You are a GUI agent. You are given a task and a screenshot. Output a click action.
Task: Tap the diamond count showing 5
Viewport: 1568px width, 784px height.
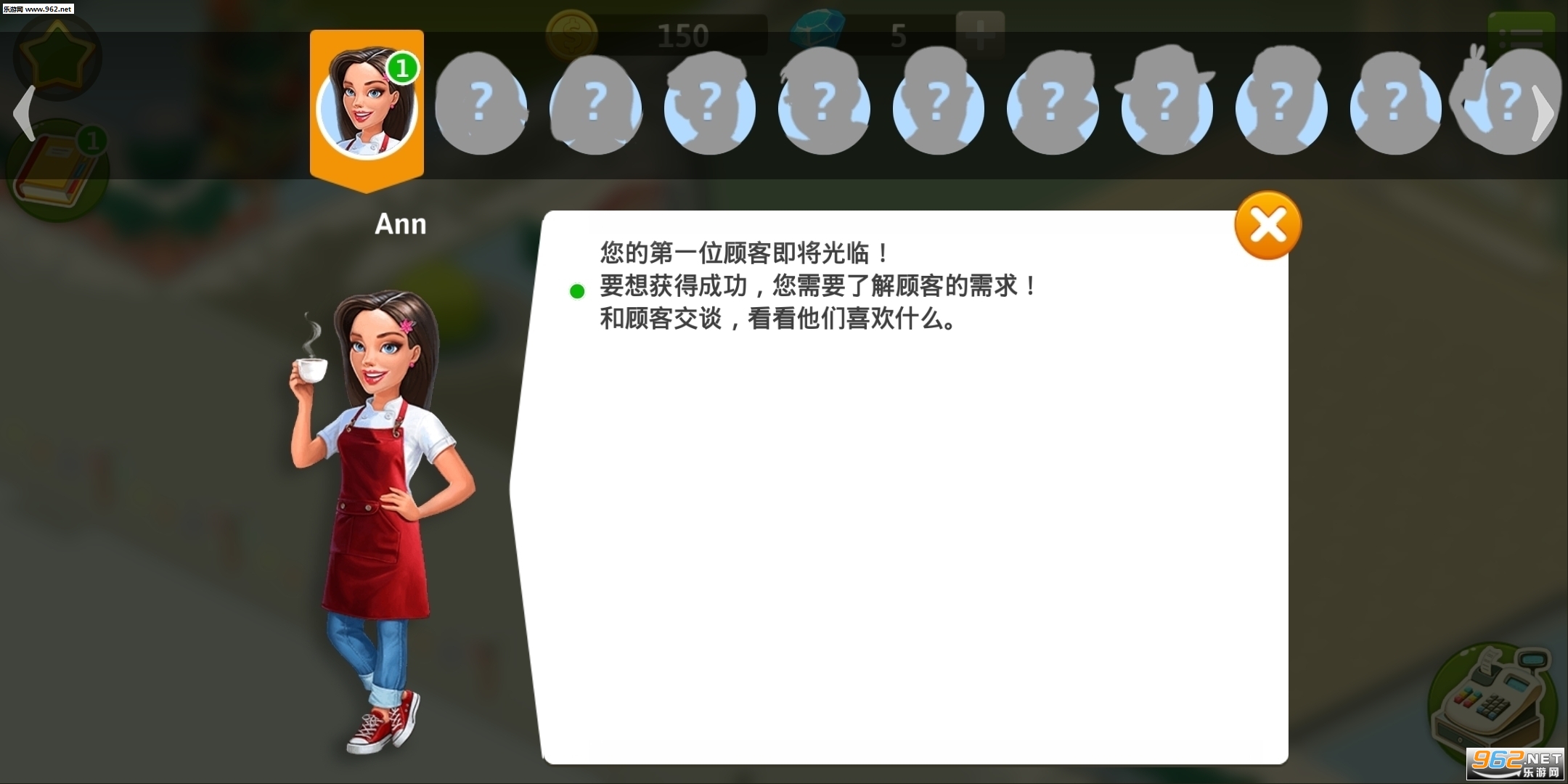coord(899,36)
